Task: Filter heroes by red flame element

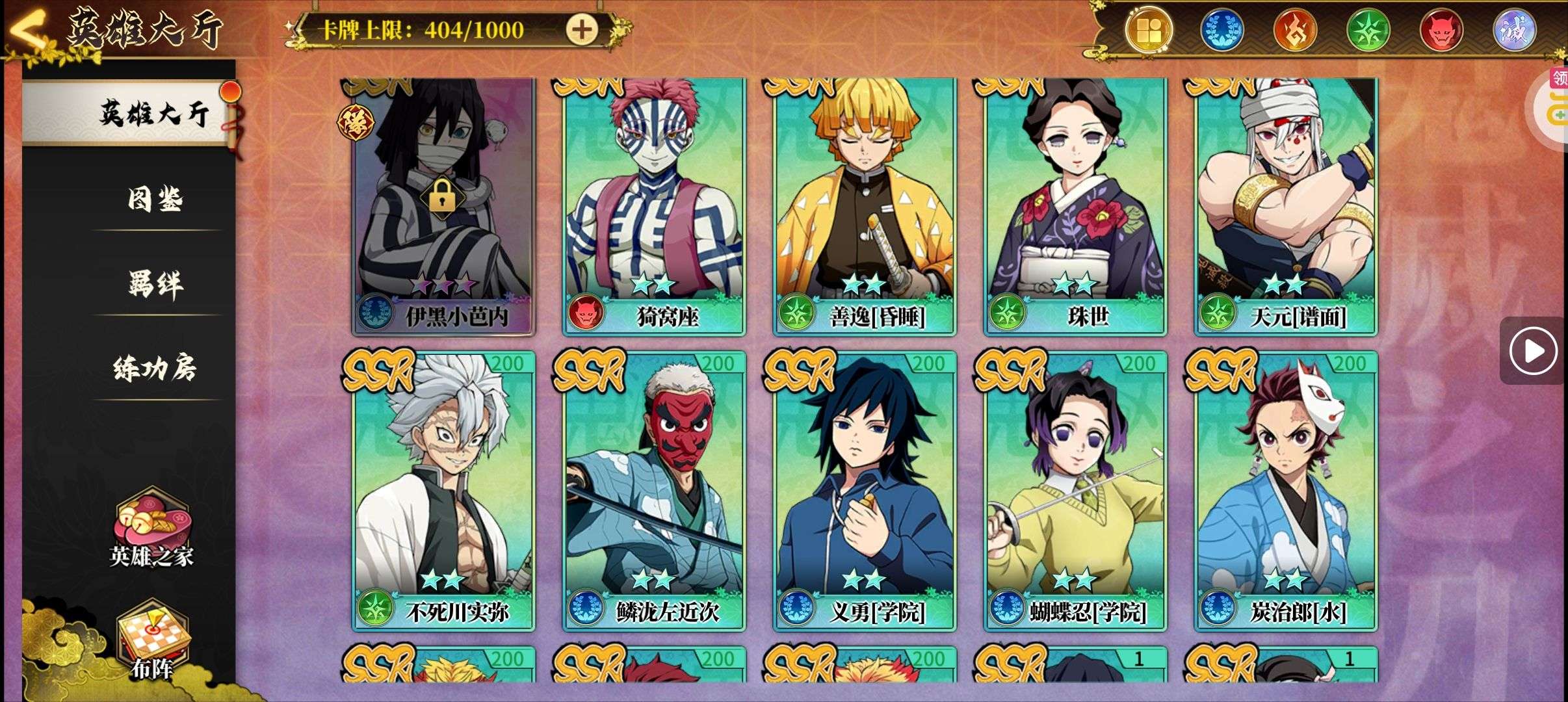Action: pos(1294,30)
